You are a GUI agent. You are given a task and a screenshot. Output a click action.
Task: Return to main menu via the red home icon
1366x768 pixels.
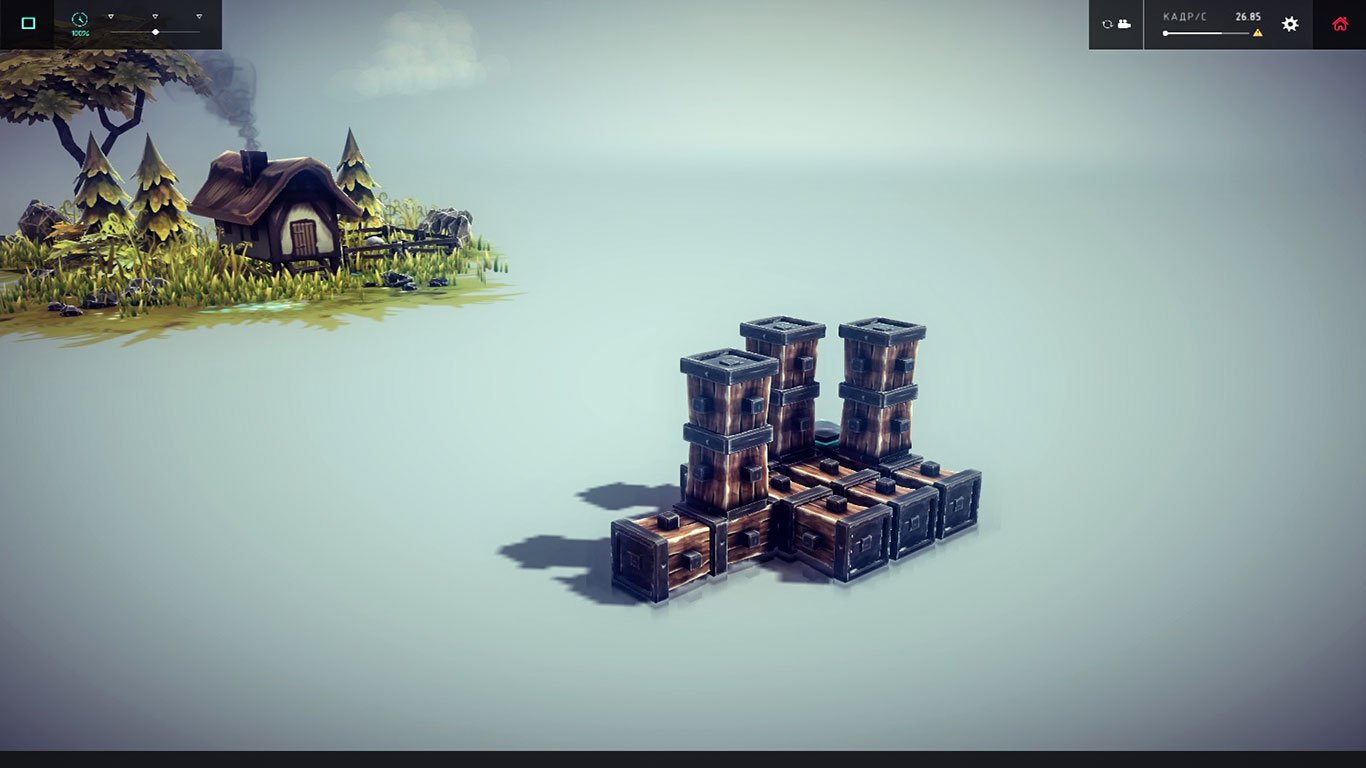[x=1340, y=25]
